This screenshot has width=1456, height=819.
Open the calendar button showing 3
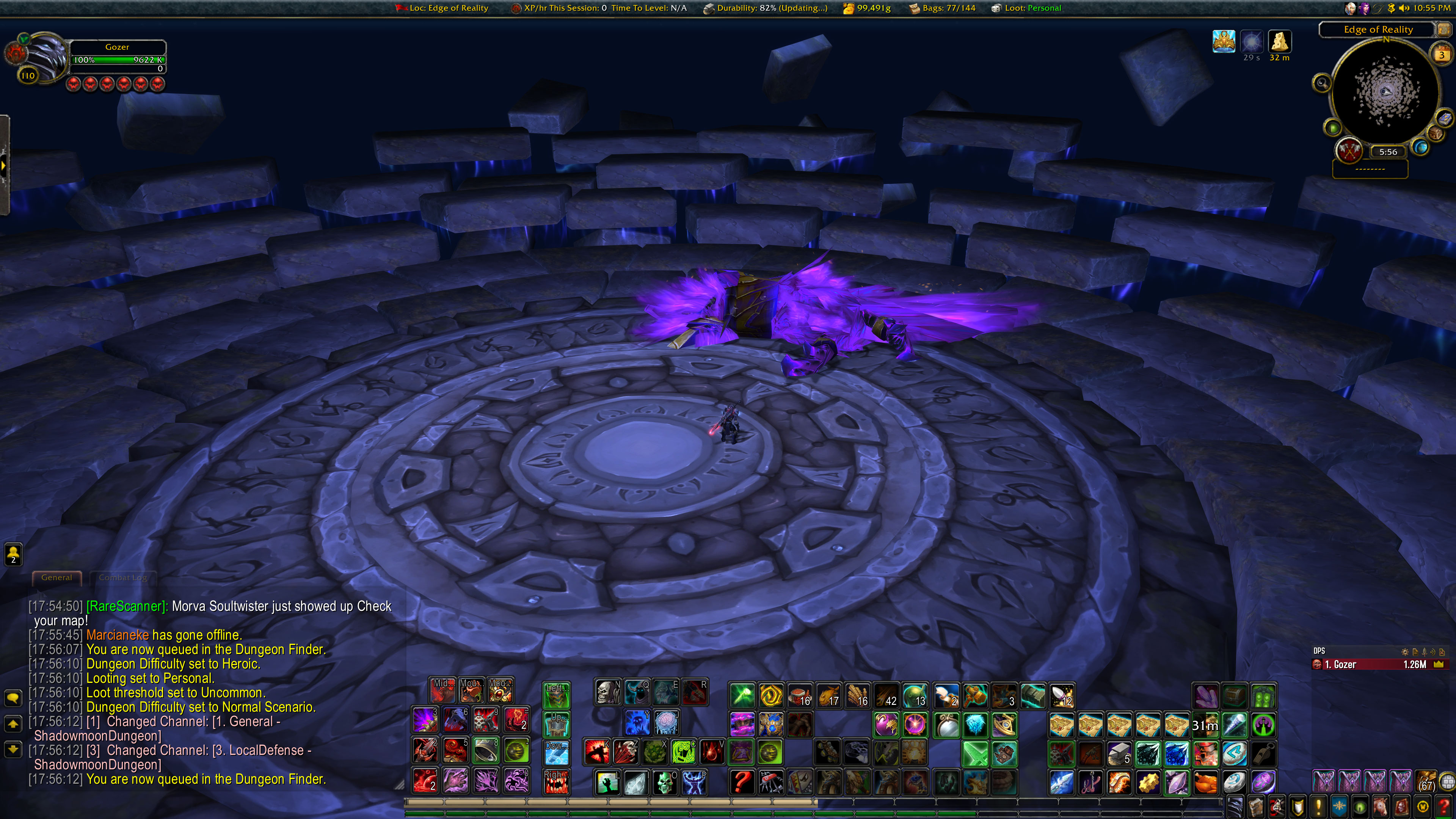pyautogui.click(x=1442, y=55)
